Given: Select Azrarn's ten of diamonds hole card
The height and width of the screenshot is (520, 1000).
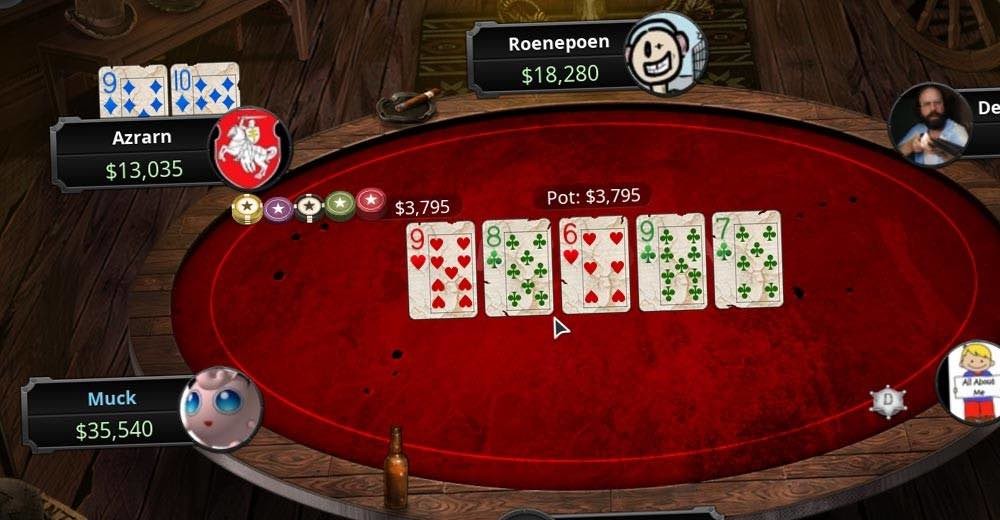Looking at the screenshot, I should pyautogui.click(x=205, y=90).
